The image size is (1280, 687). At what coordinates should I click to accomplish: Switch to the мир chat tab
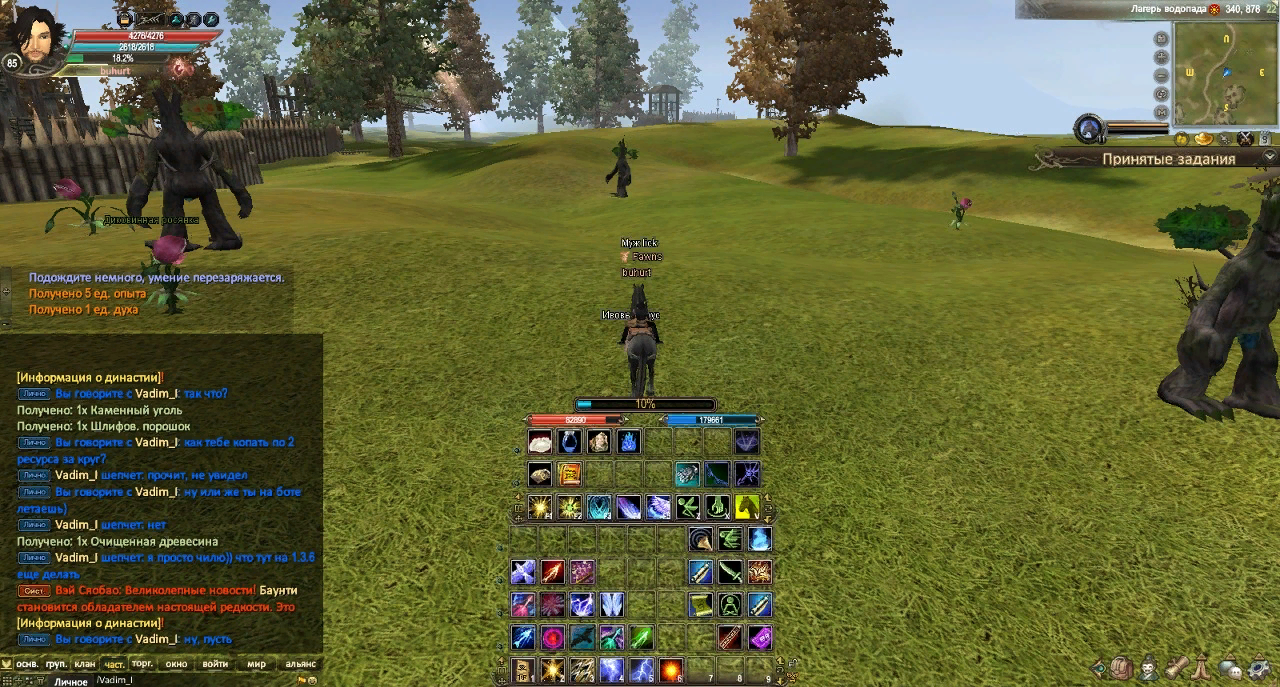point(257,664)
